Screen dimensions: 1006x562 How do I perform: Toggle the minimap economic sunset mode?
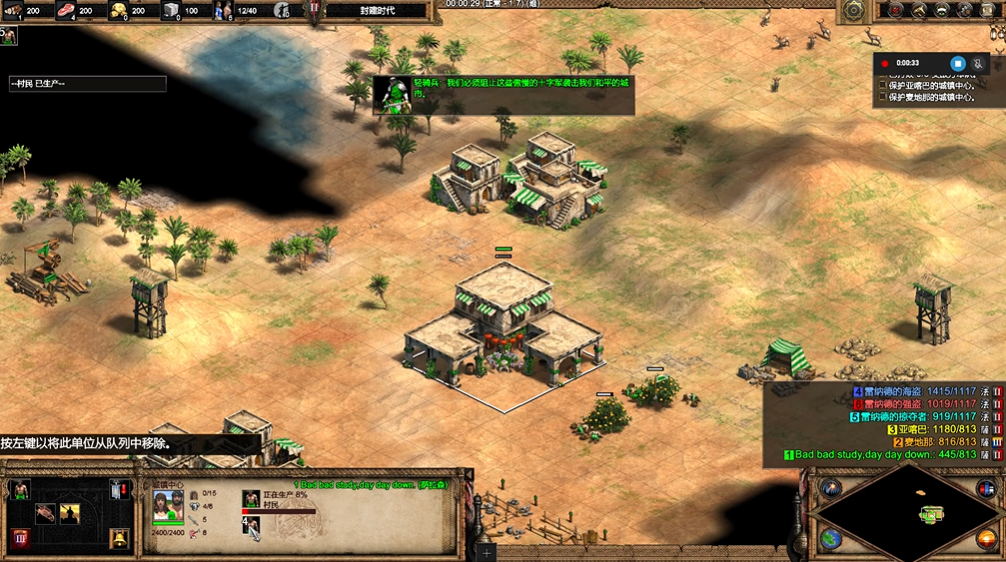986,539
